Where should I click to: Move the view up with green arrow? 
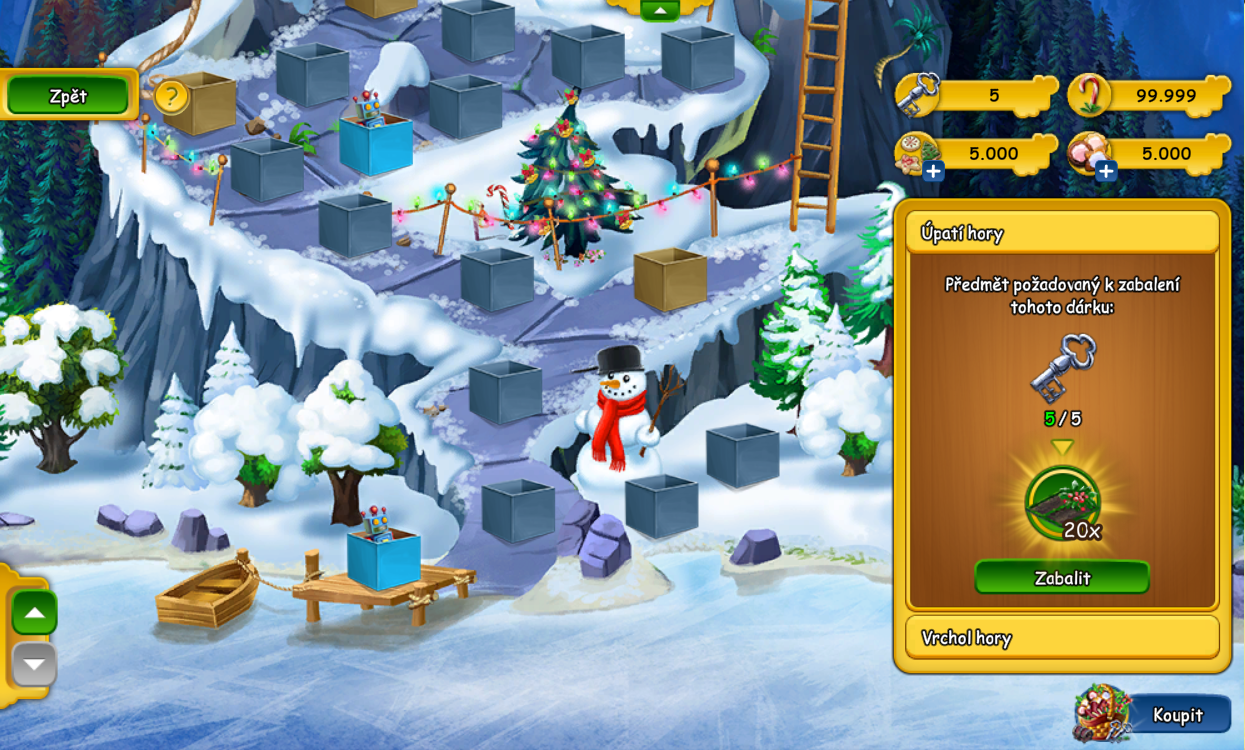pyautogui.click(x=35, y=612)
